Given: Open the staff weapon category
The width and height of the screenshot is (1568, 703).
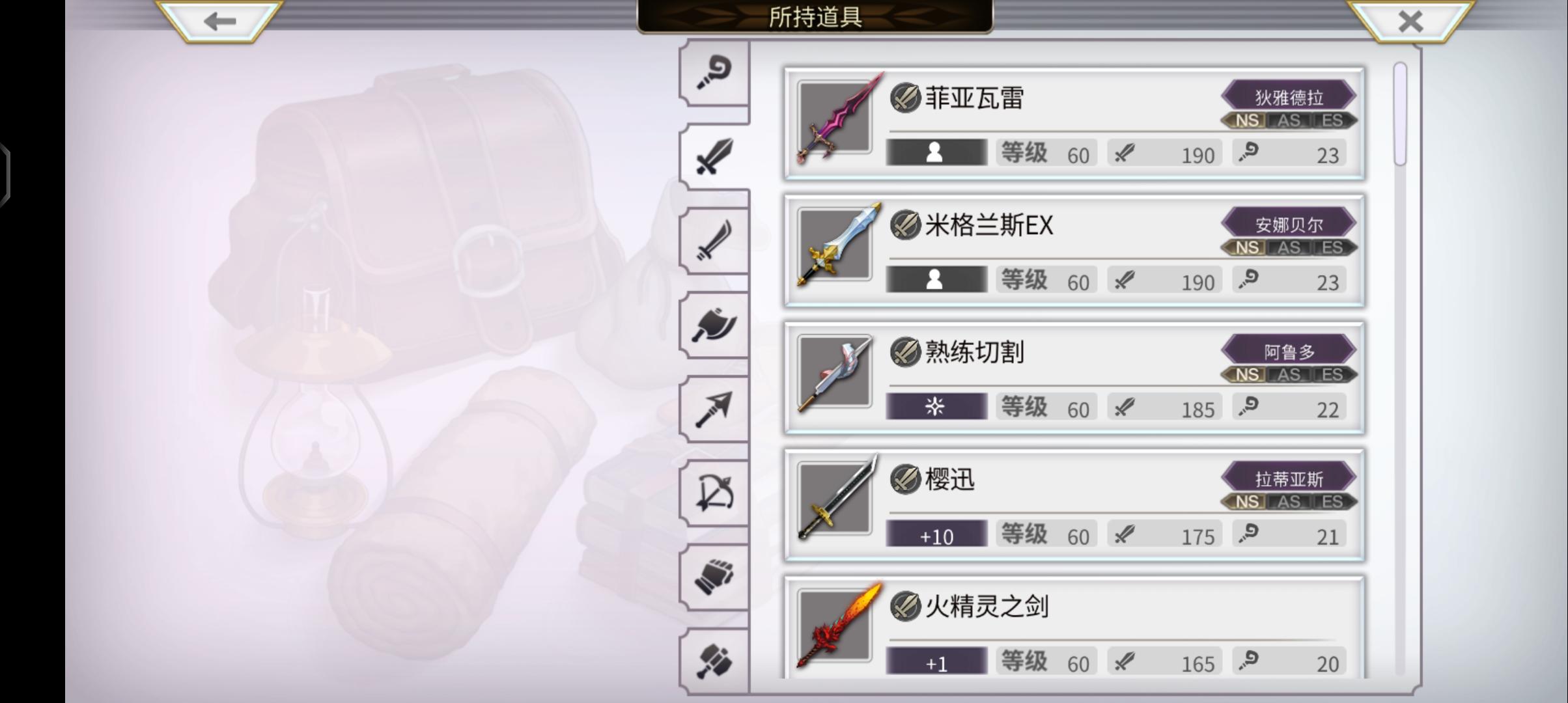Looking at the screenshot, I should (x=714, y=72).
